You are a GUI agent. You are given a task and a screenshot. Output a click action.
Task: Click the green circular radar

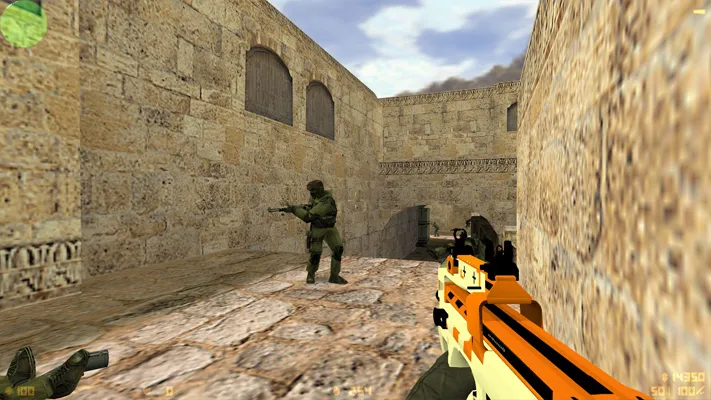pos(22,22)
